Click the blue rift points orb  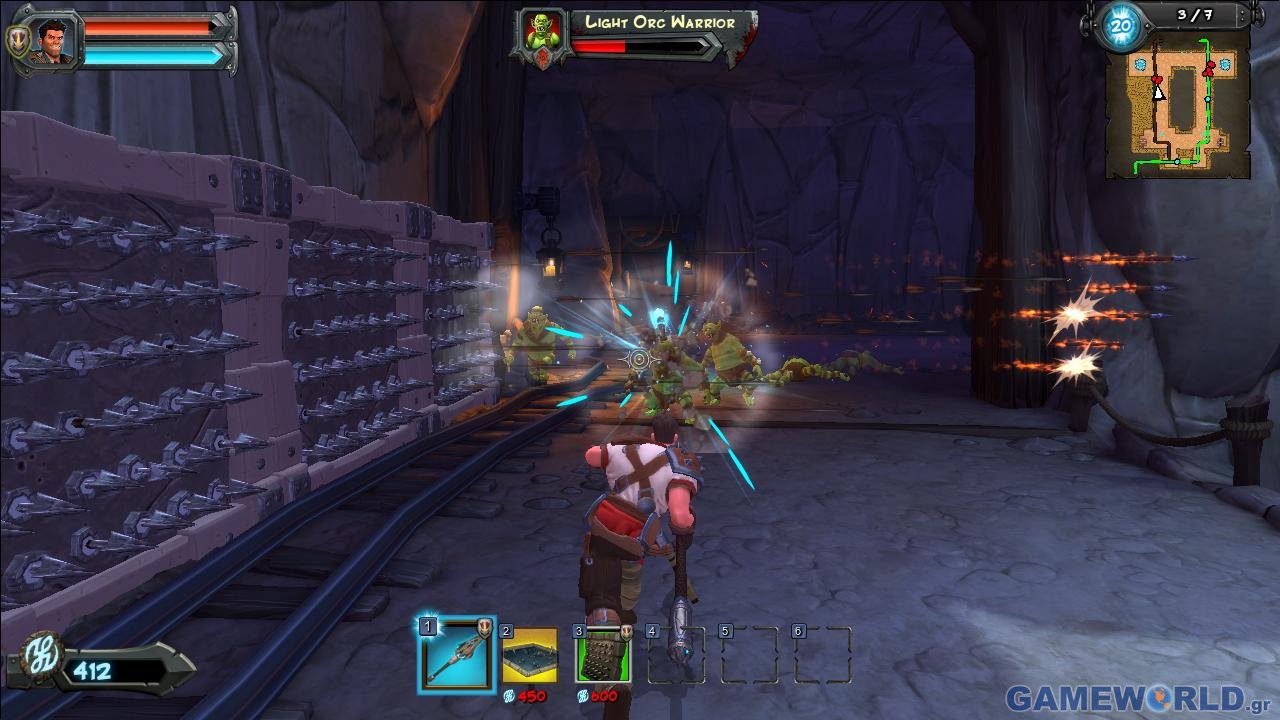coord(1119,27)
